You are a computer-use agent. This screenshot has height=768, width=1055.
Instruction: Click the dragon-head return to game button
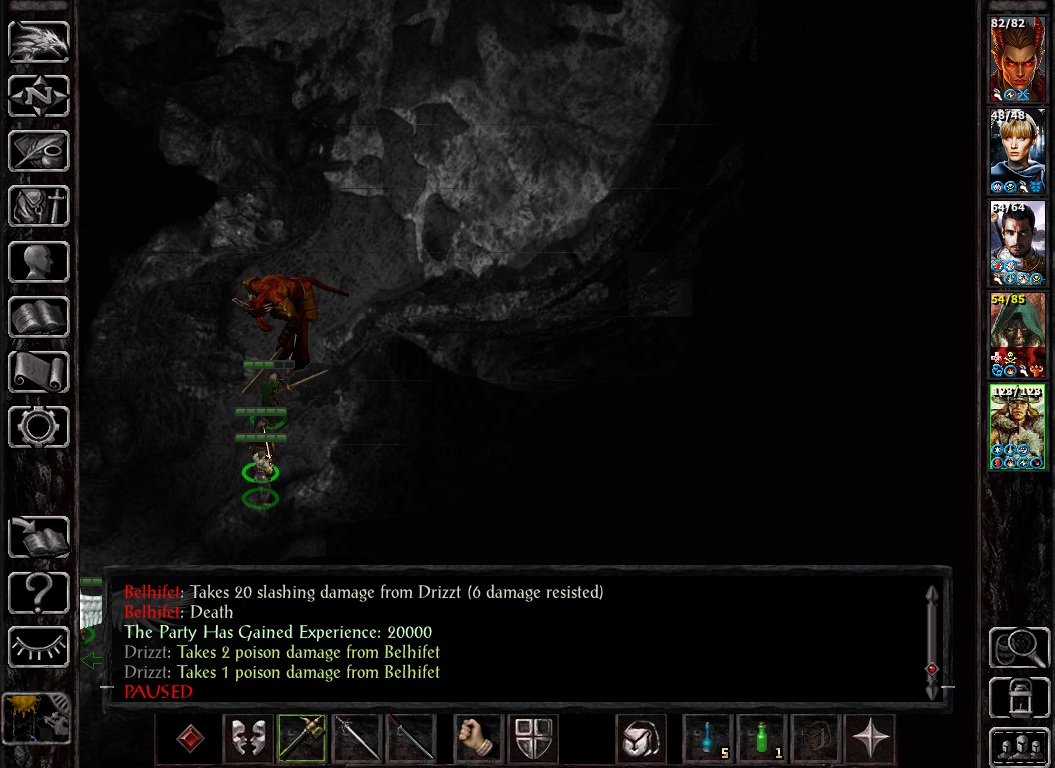coord(39,42)
